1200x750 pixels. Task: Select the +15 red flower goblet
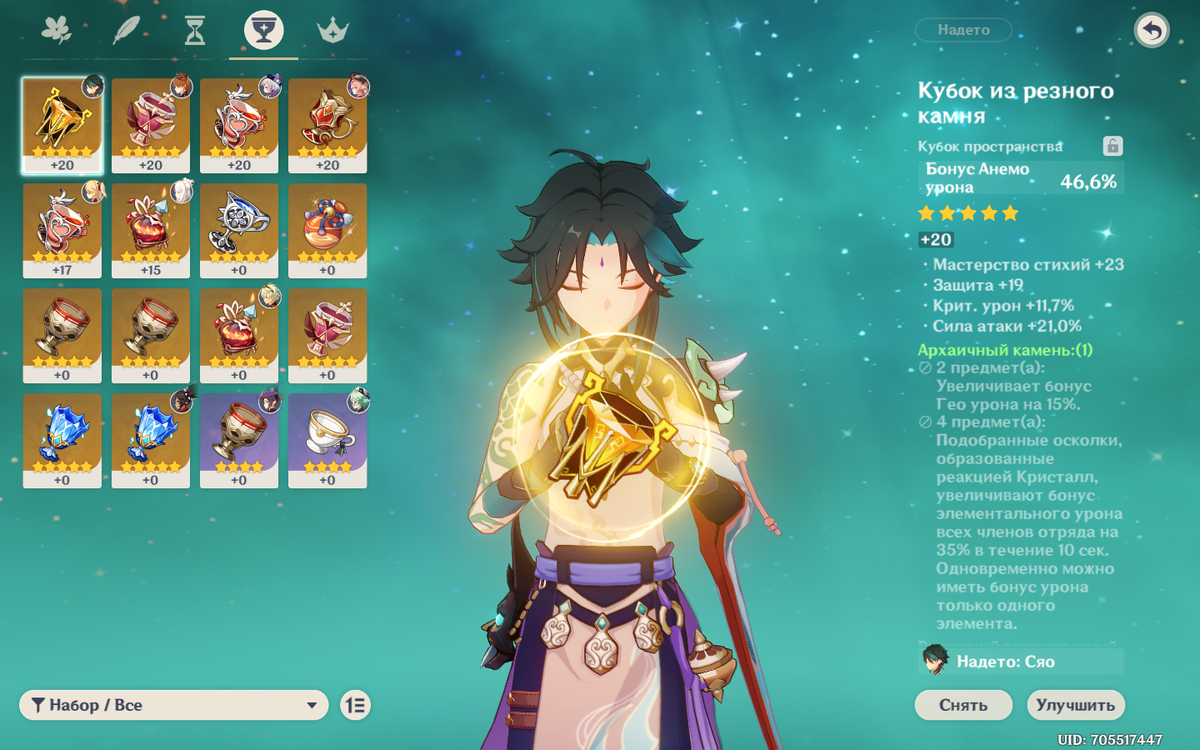[150, 230]
